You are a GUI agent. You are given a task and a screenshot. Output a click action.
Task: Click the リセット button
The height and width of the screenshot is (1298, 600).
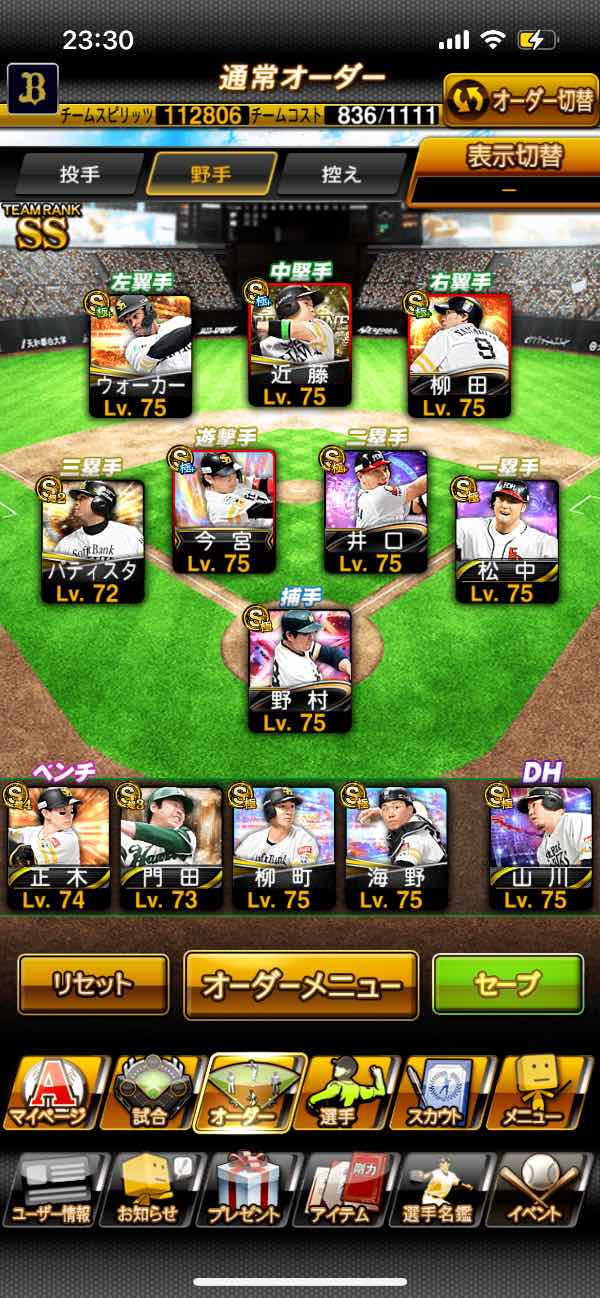(x=93, y=984)
